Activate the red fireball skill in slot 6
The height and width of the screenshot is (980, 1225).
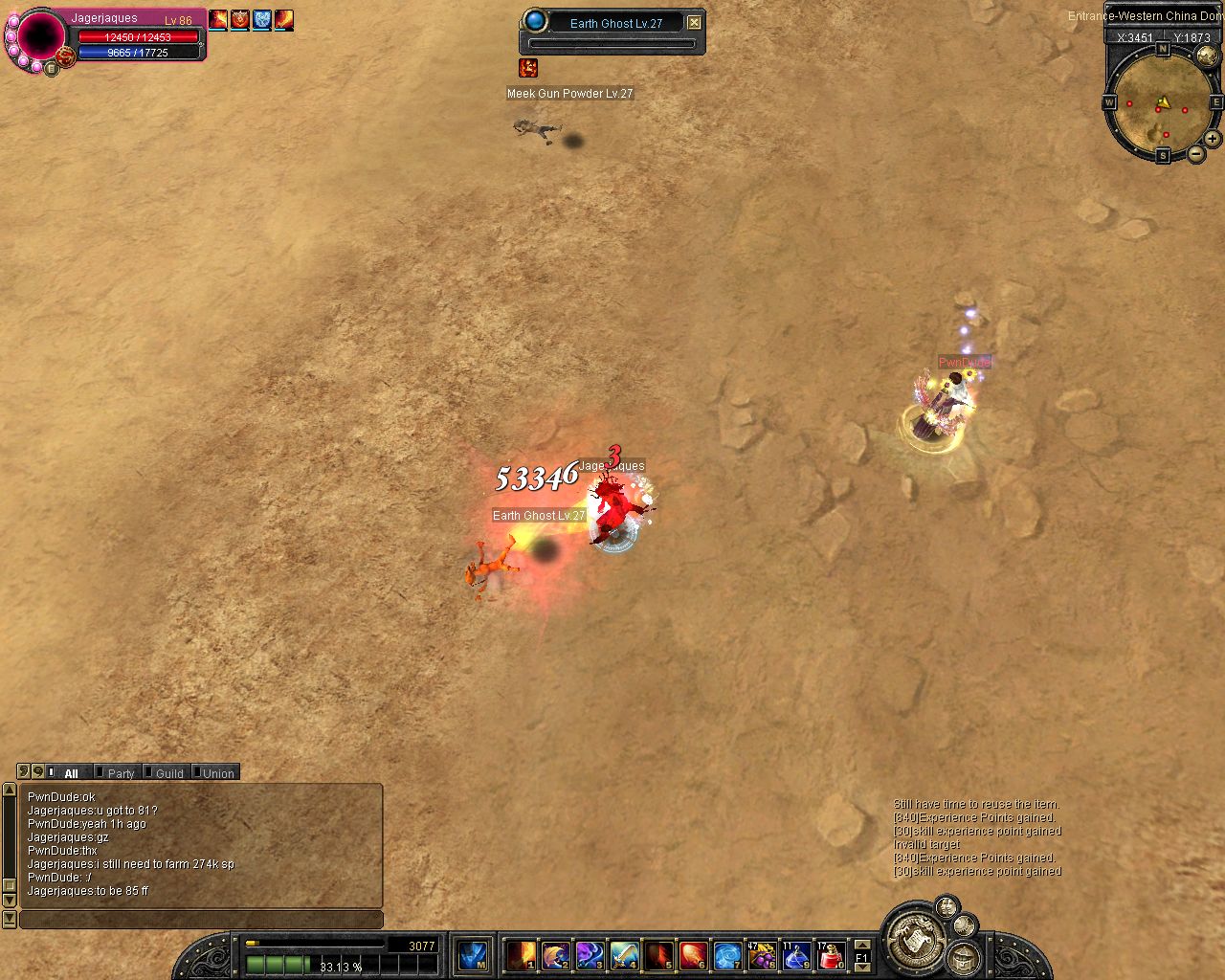[693, 955]
